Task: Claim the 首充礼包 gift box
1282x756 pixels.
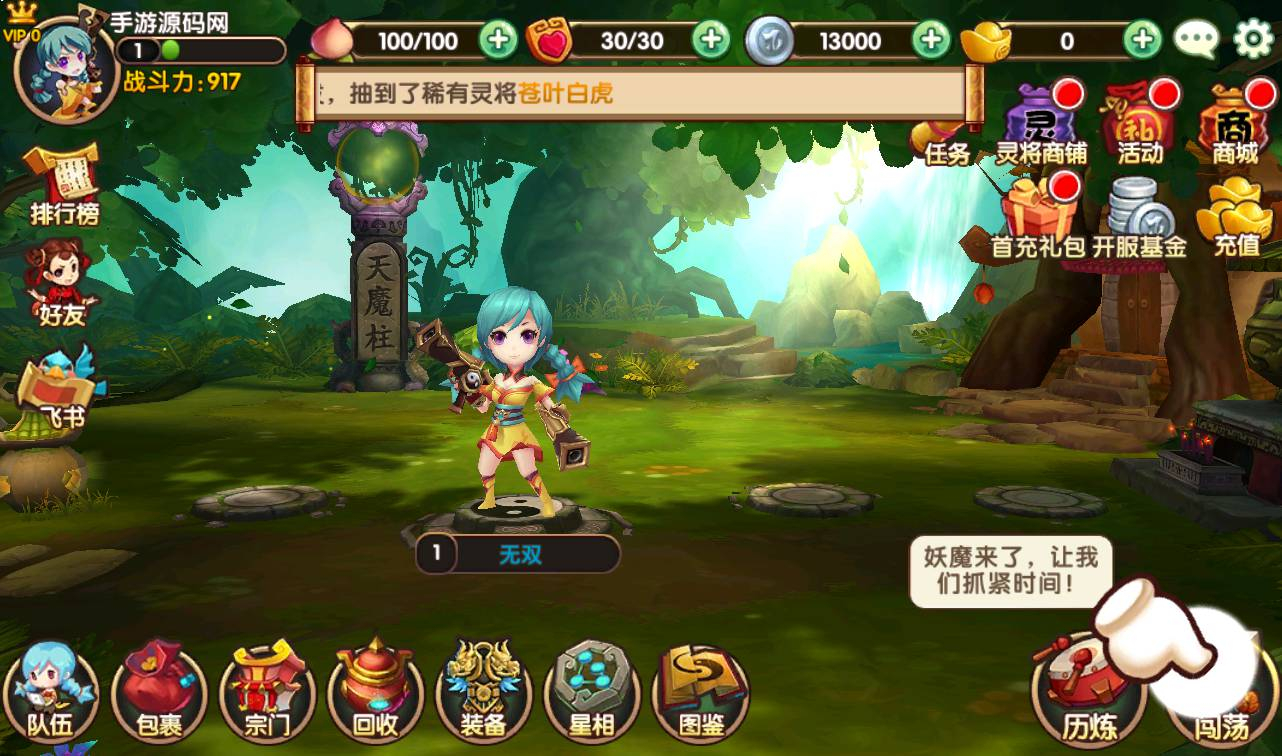Action: 1037,215
